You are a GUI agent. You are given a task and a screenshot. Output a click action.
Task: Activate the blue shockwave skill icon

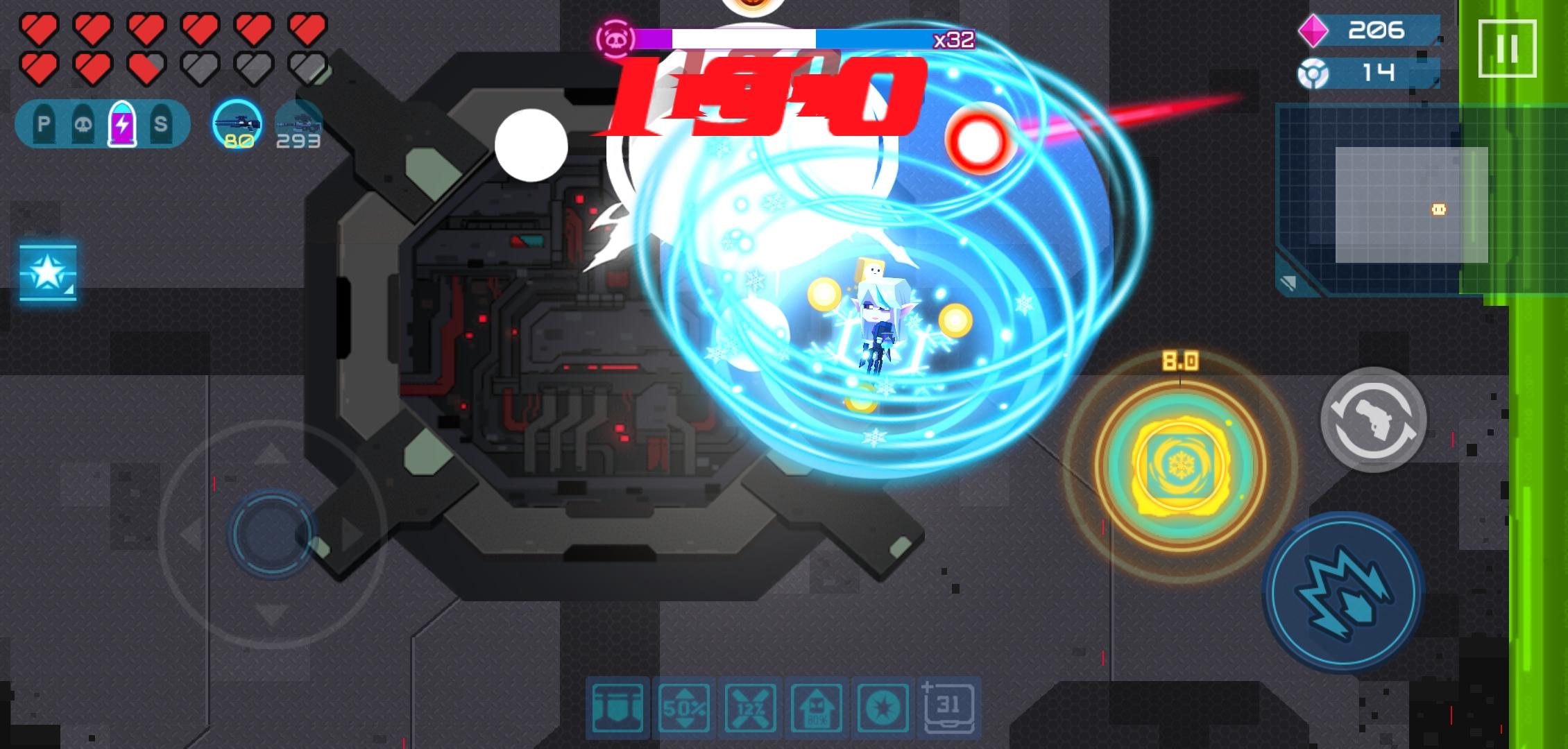click(1345, 597)
